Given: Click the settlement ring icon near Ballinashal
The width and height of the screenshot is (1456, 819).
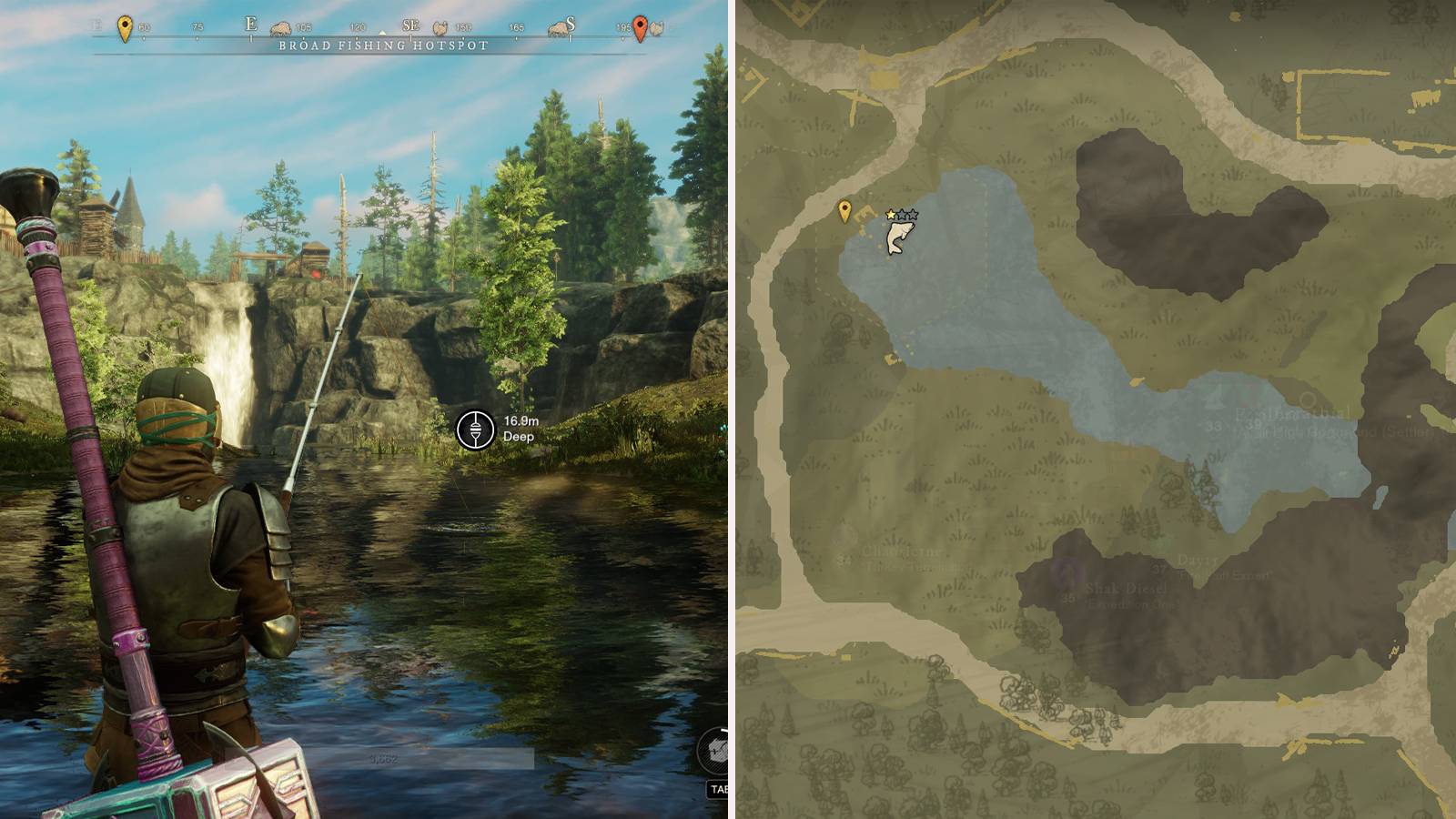Looking at the screenshot, I should tap(1307, 400).
